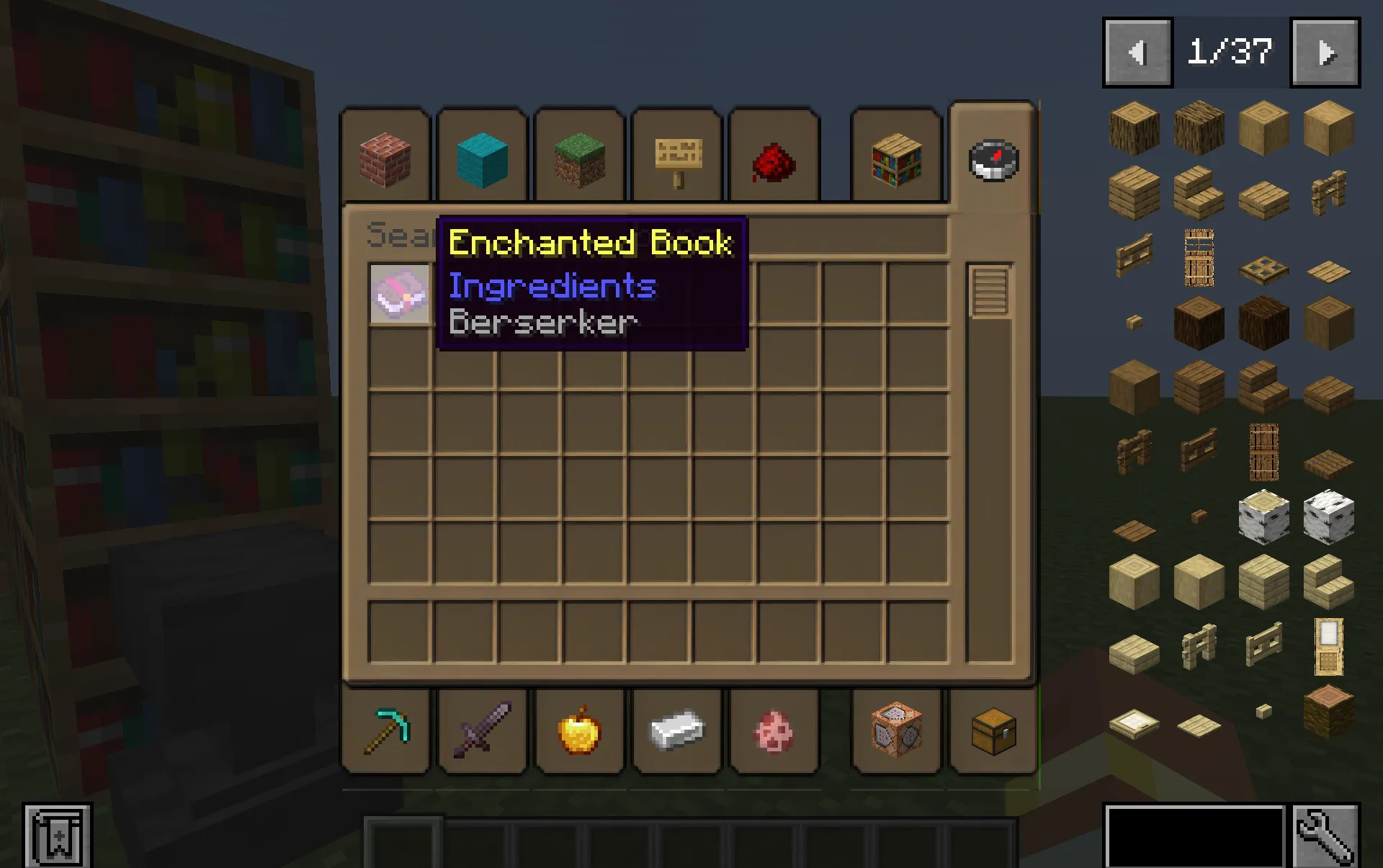Screen dimensions: 1383x868
Task: Open the Combat tab with the sword icon
Action: coord(483,732)
